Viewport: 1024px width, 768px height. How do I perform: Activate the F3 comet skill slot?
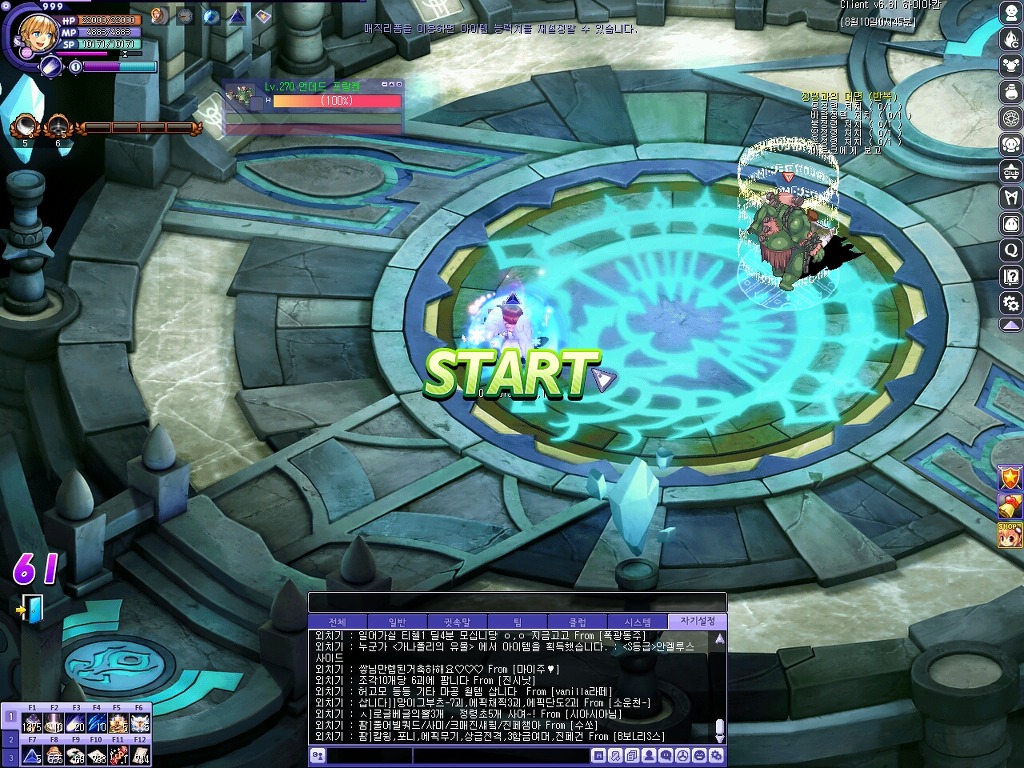click(x=76, y=723)
